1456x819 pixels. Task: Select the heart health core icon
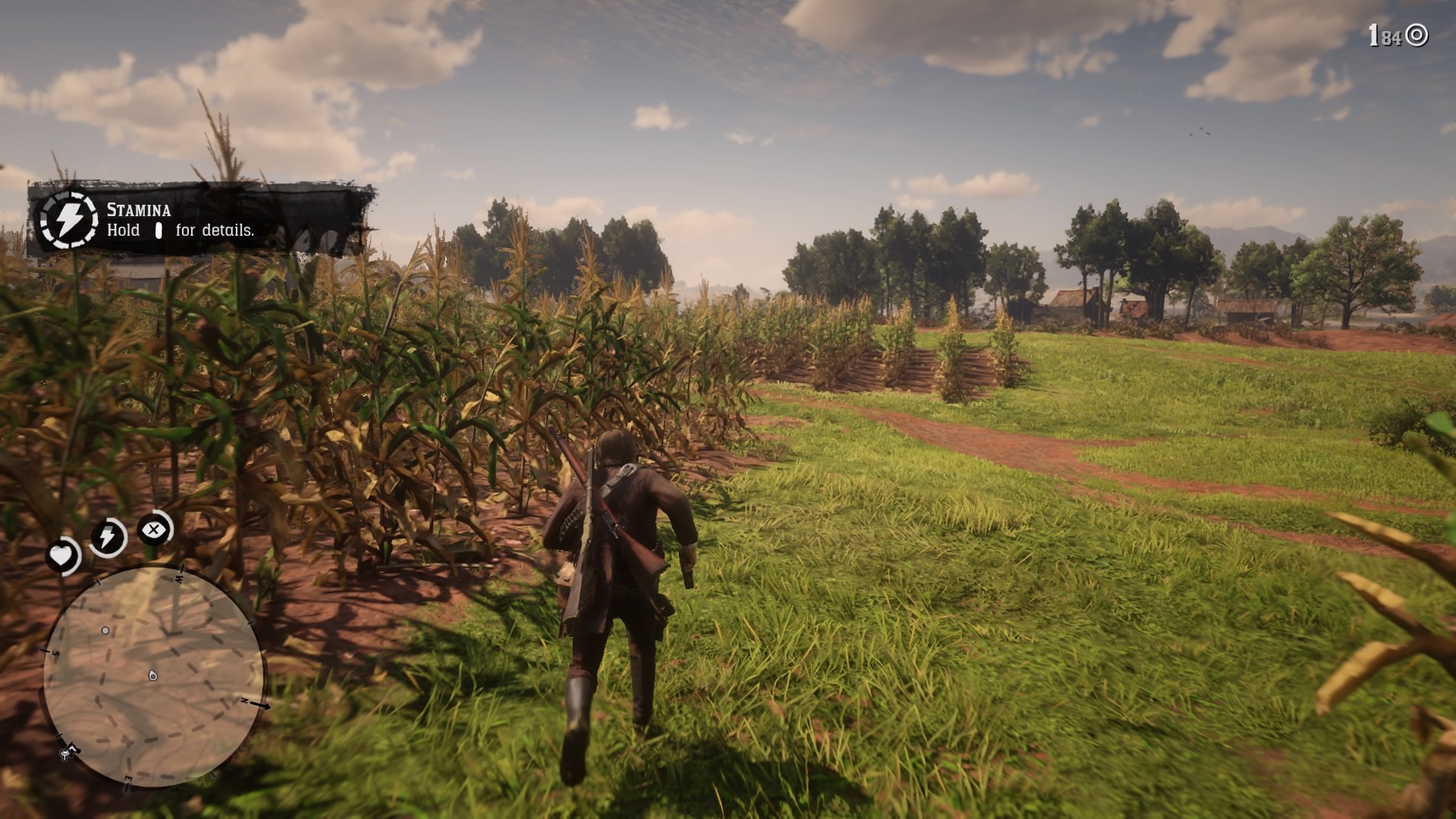[x=62, y=556]
